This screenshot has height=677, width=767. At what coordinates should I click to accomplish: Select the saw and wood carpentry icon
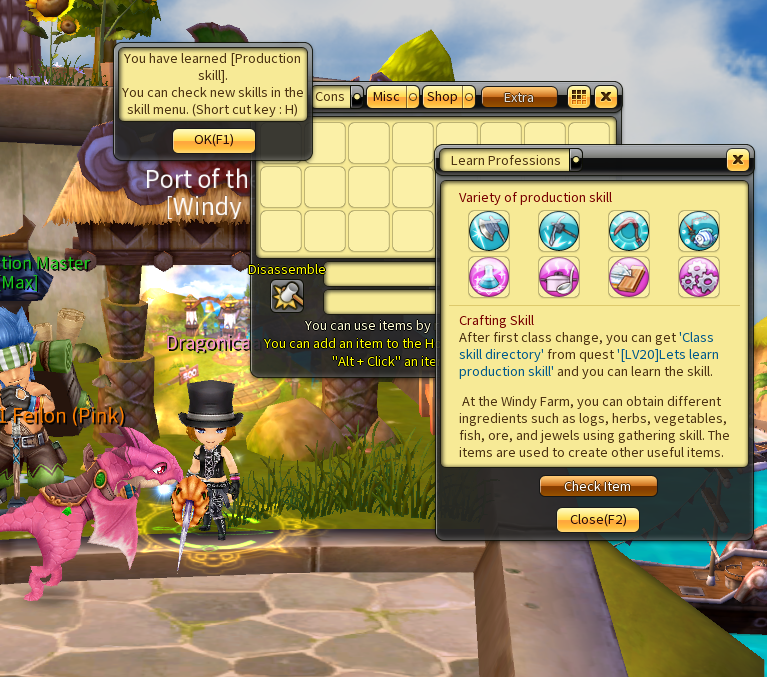[x=629, y=277]
